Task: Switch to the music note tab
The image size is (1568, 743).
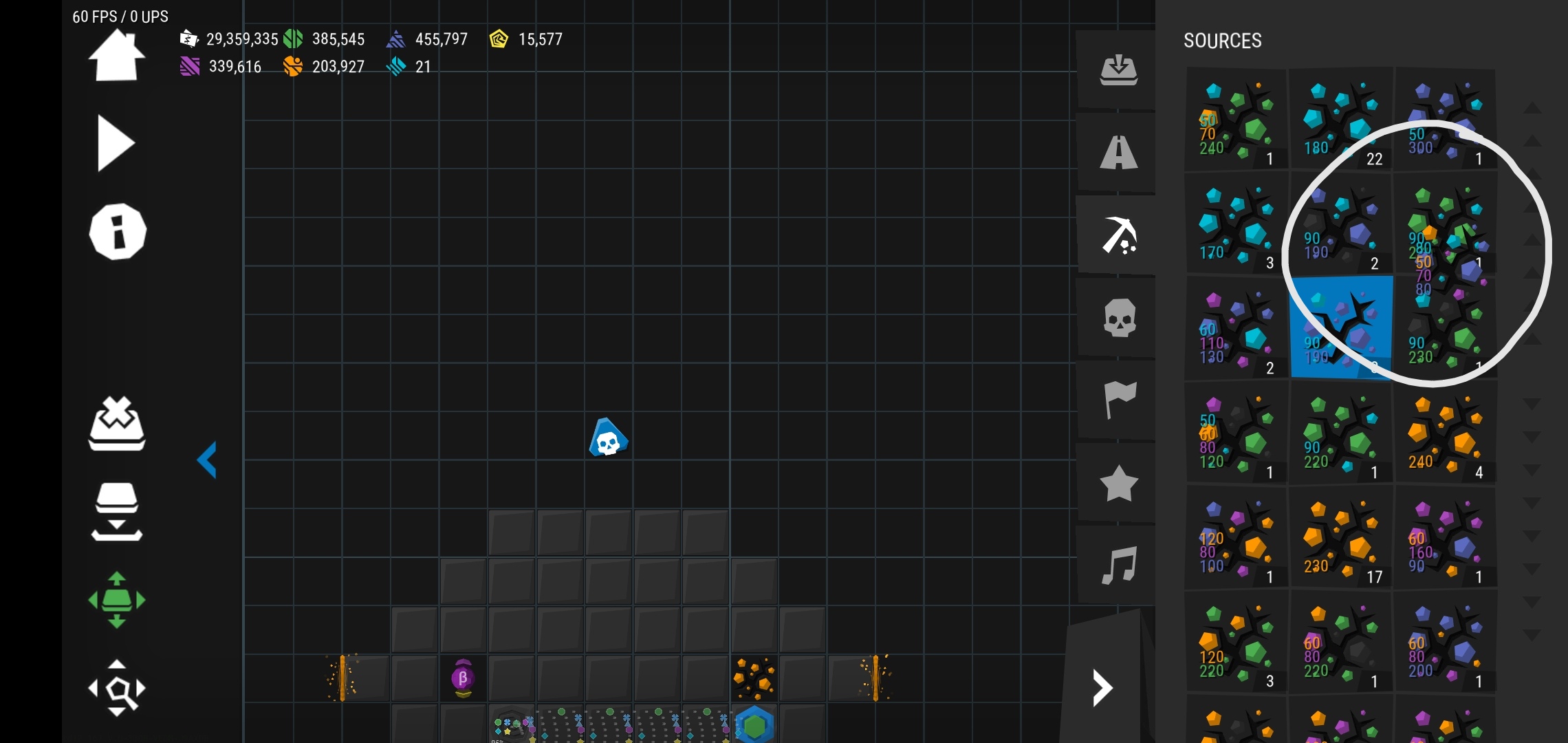Action: (1118, 566)
